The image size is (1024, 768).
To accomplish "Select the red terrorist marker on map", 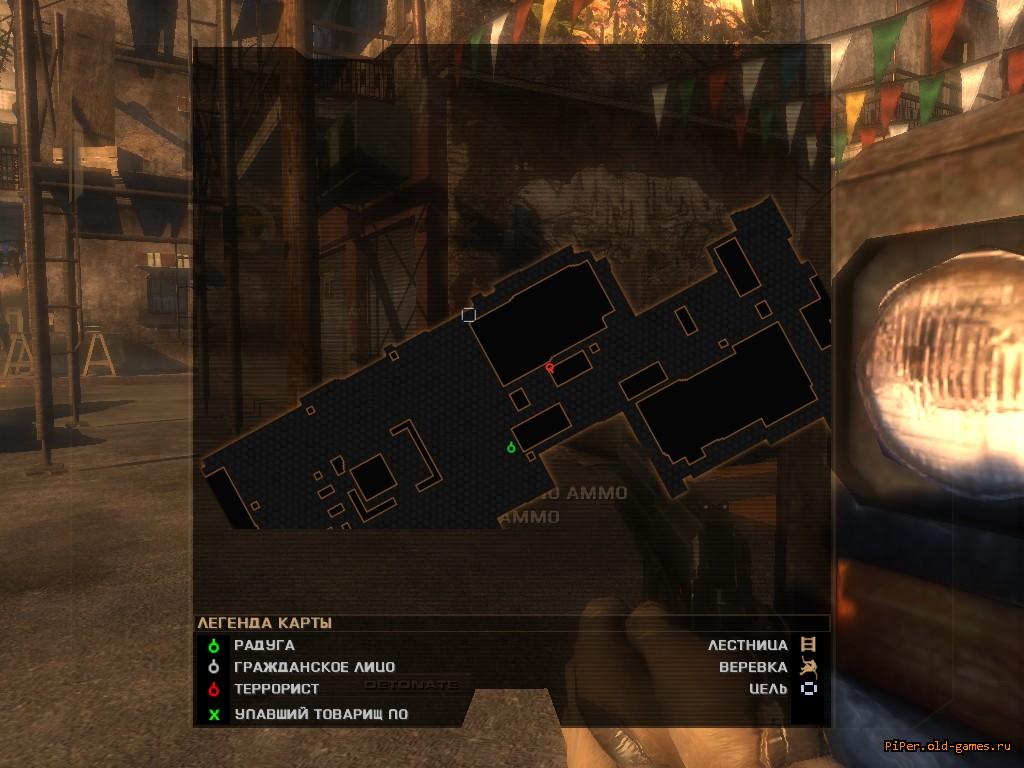I will pos(549,368).
